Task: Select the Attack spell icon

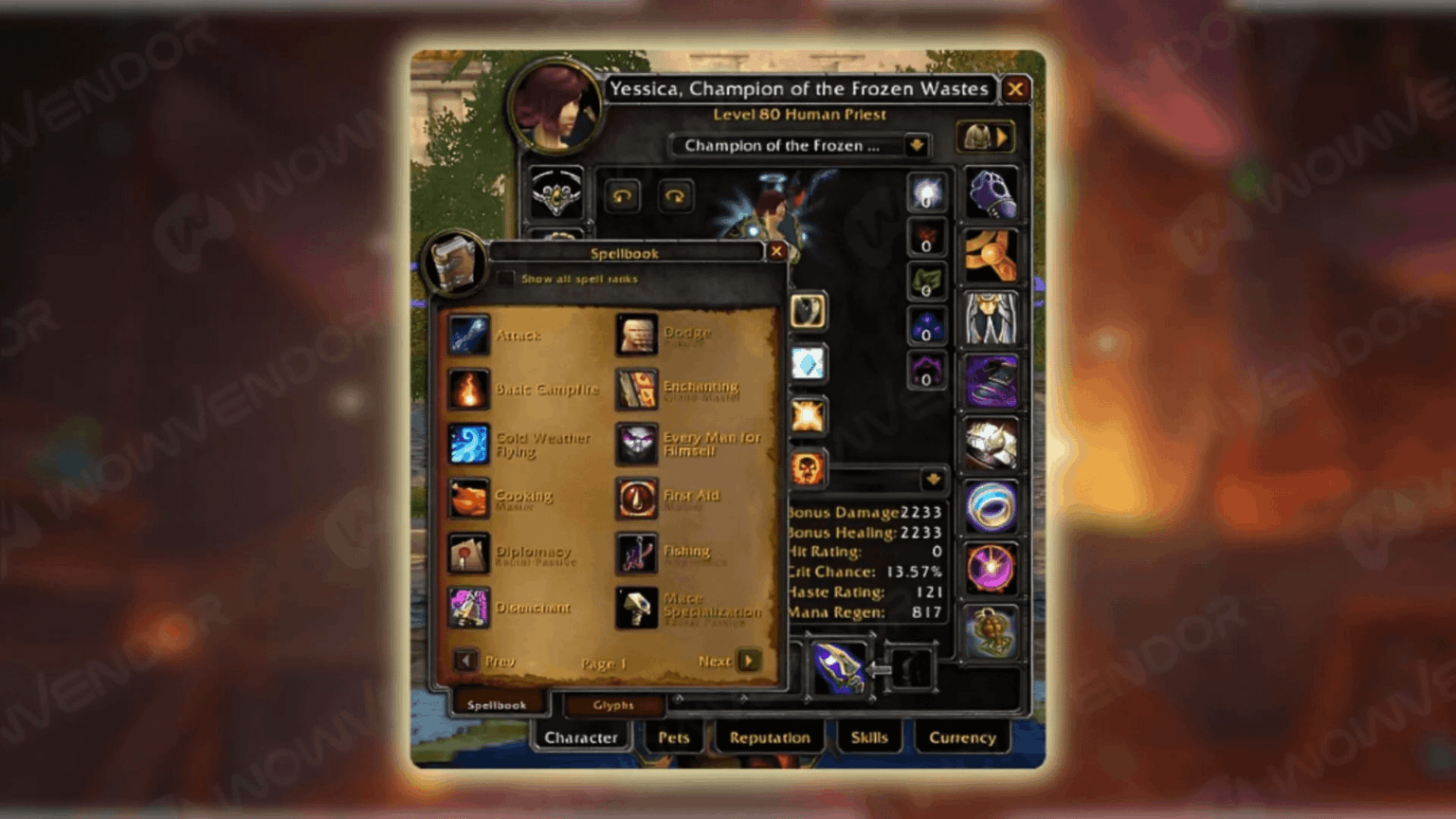Action: pos(469,336)
